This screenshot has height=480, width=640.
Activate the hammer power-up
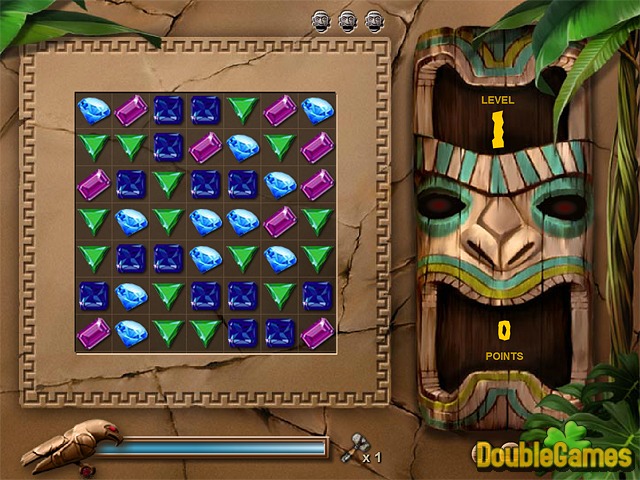pos(350,452)
